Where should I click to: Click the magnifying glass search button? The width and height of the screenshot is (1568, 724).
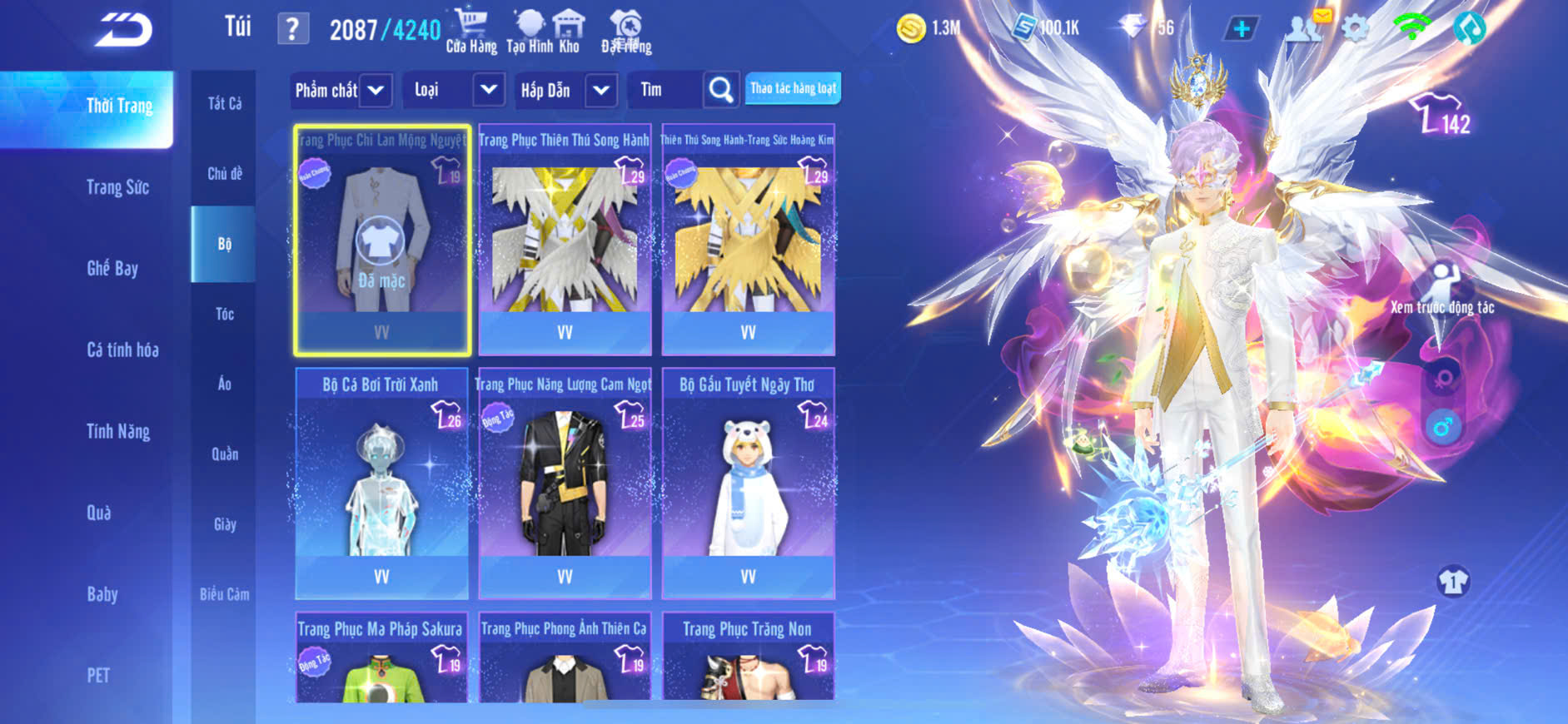coord(721,90)
